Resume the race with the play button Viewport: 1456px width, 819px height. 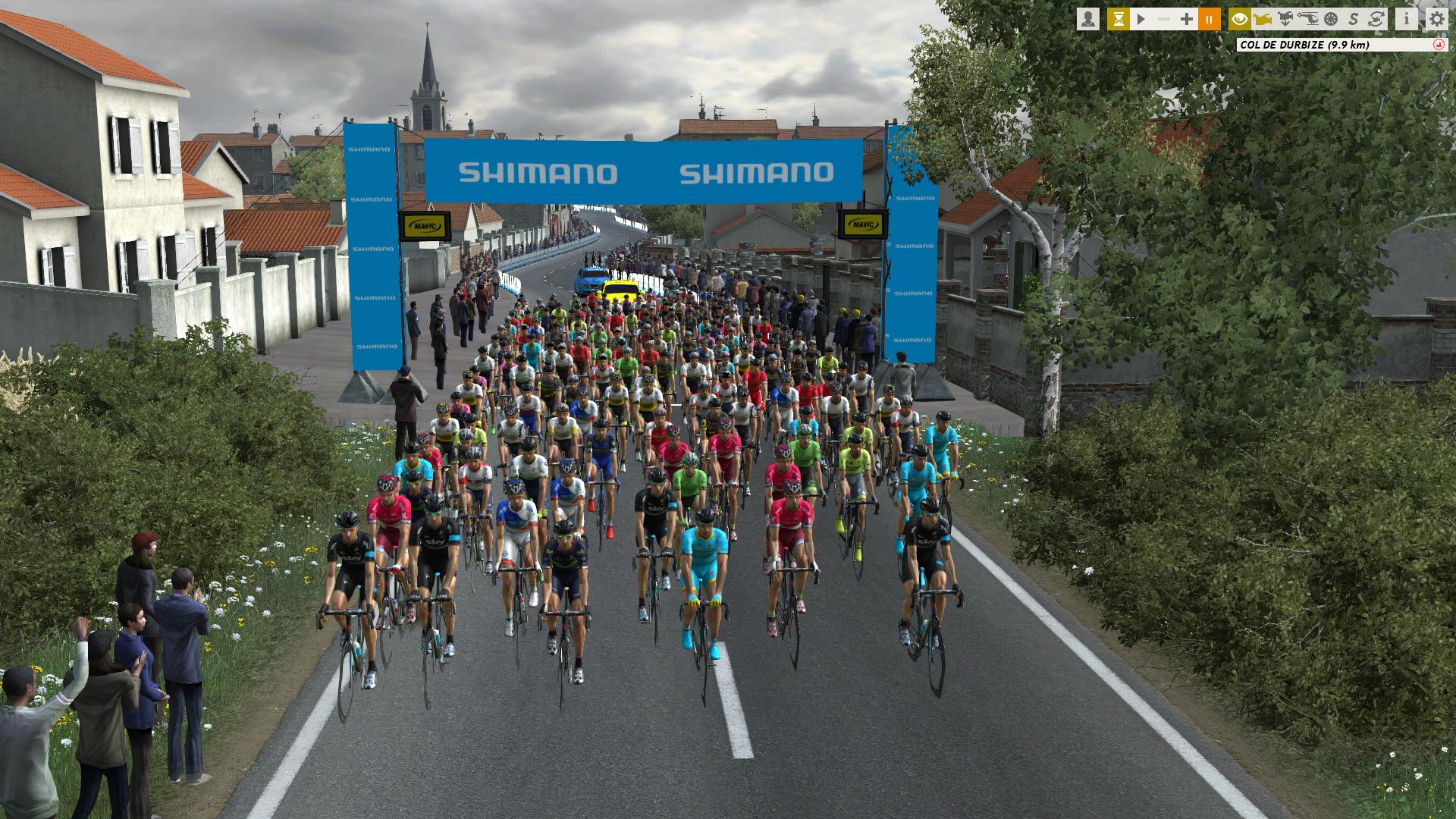coord(1141,19)
